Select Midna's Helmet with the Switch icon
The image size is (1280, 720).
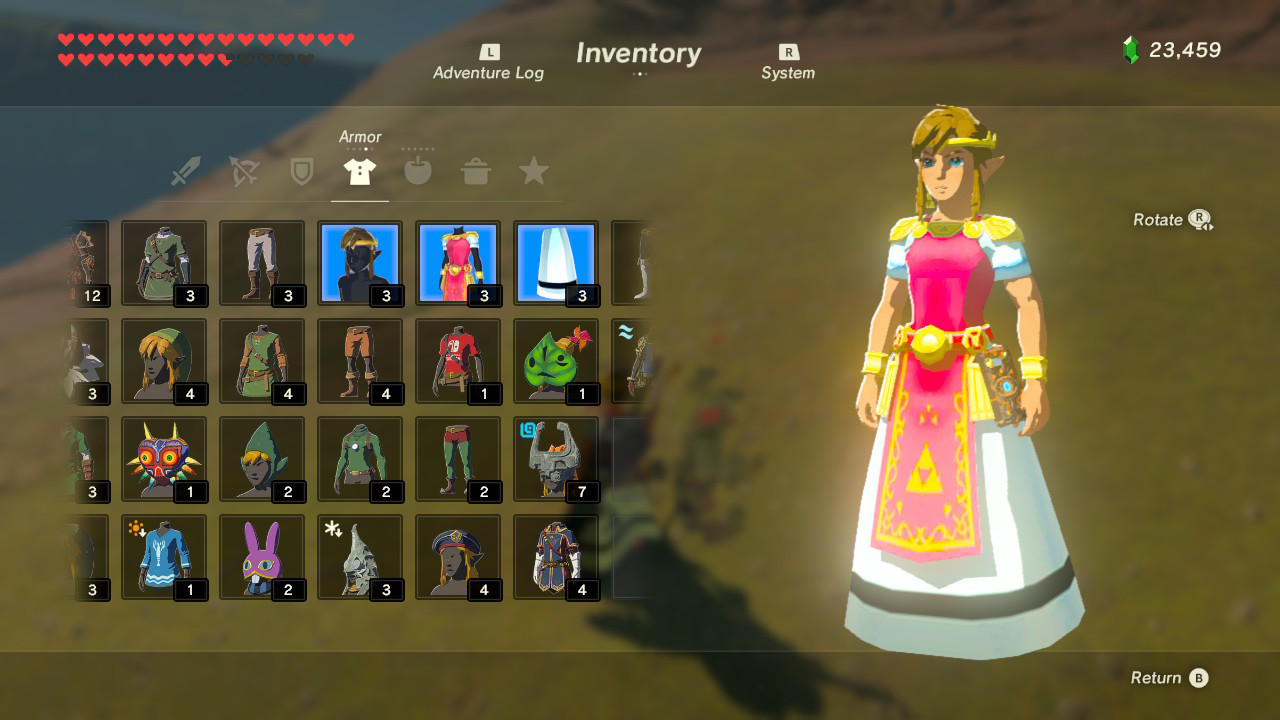557,459
